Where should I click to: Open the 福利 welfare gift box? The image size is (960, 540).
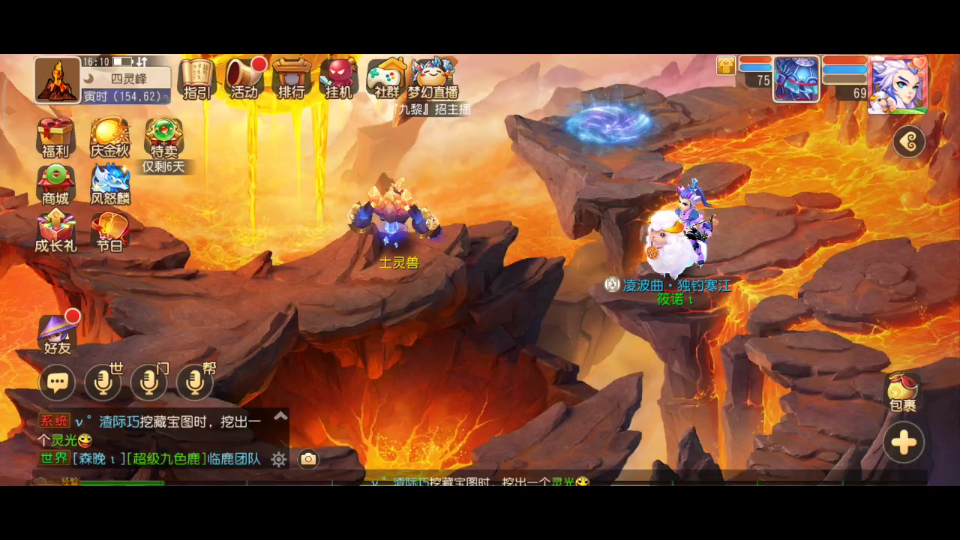point(55,137)
